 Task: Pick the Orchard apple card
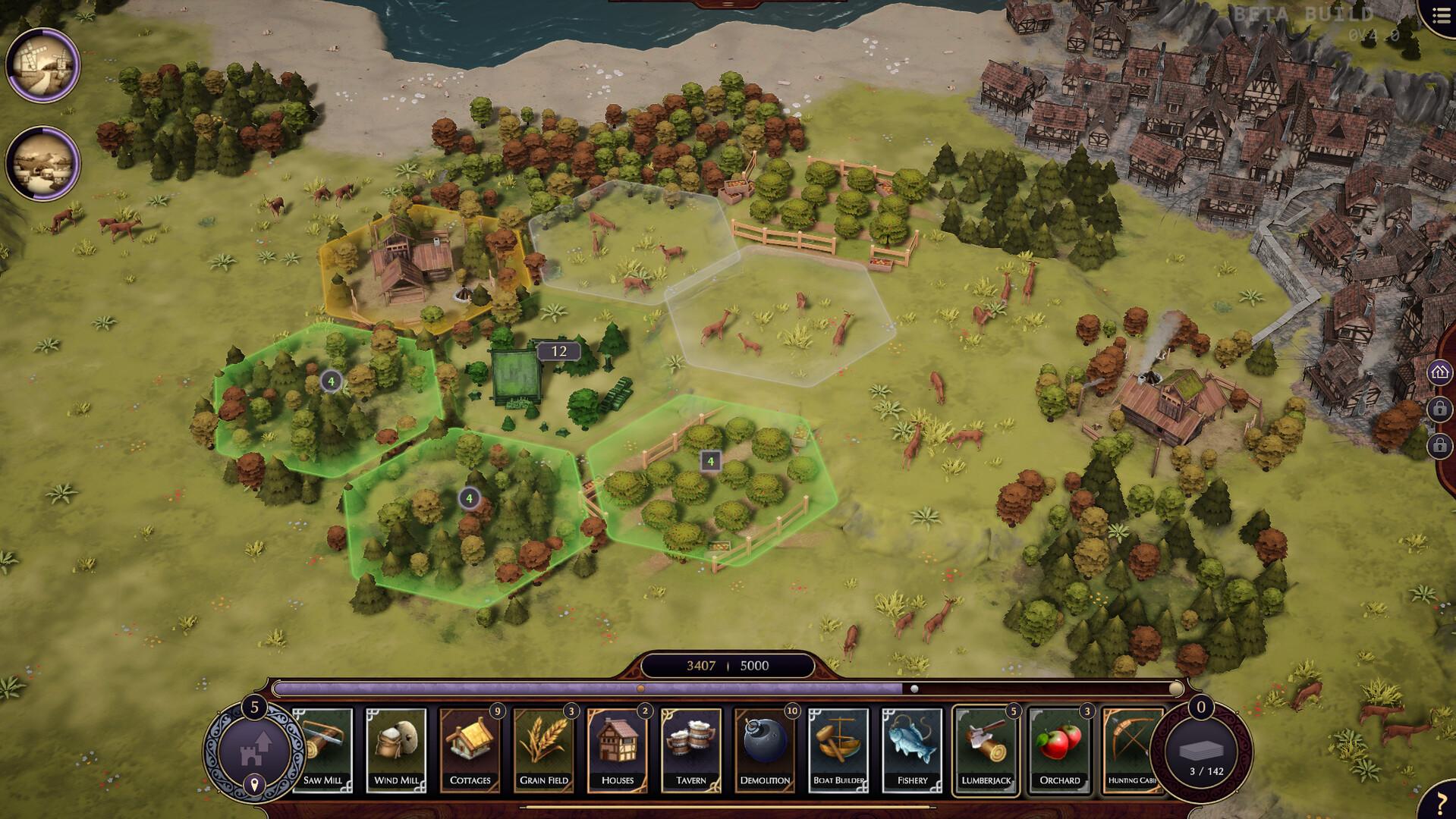click(1059, 750)
